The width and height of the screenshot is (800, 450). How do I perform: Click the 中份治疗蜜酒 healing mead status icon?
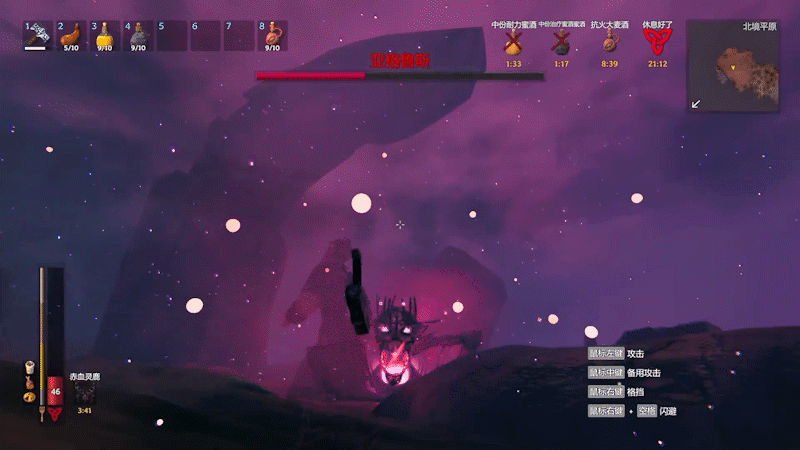[x=561, y=42]
